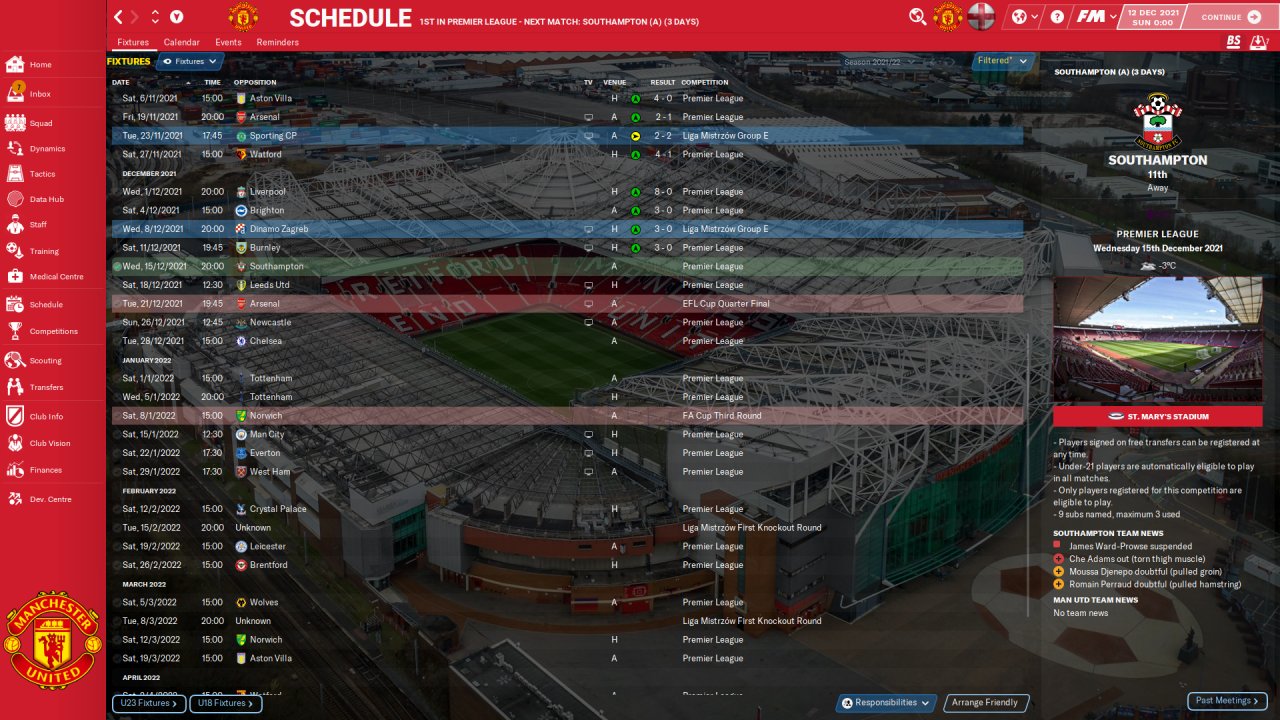Switch to the Calendar tab
1280x720 pixels.
pyautogui.click(x=181, y=42)
